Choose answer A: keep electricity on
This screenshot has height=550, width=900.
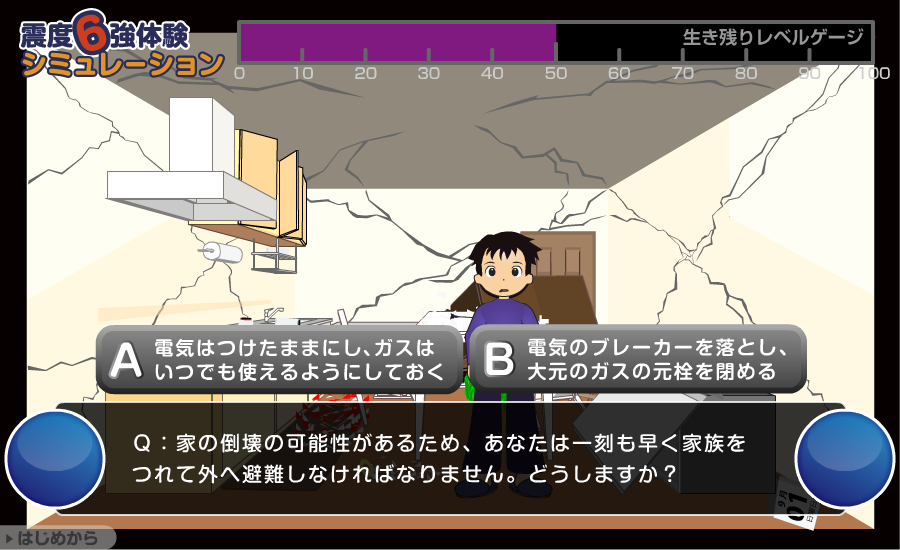point(279,359)
